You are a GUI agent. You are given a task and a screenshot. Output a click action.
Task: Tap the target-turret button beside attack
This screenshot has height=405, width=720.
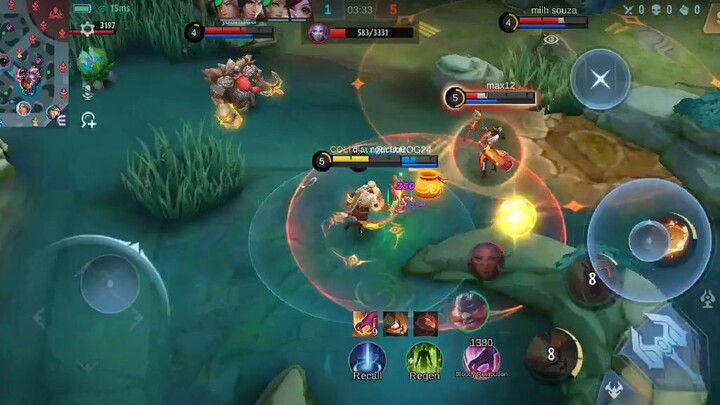[707, 299]
